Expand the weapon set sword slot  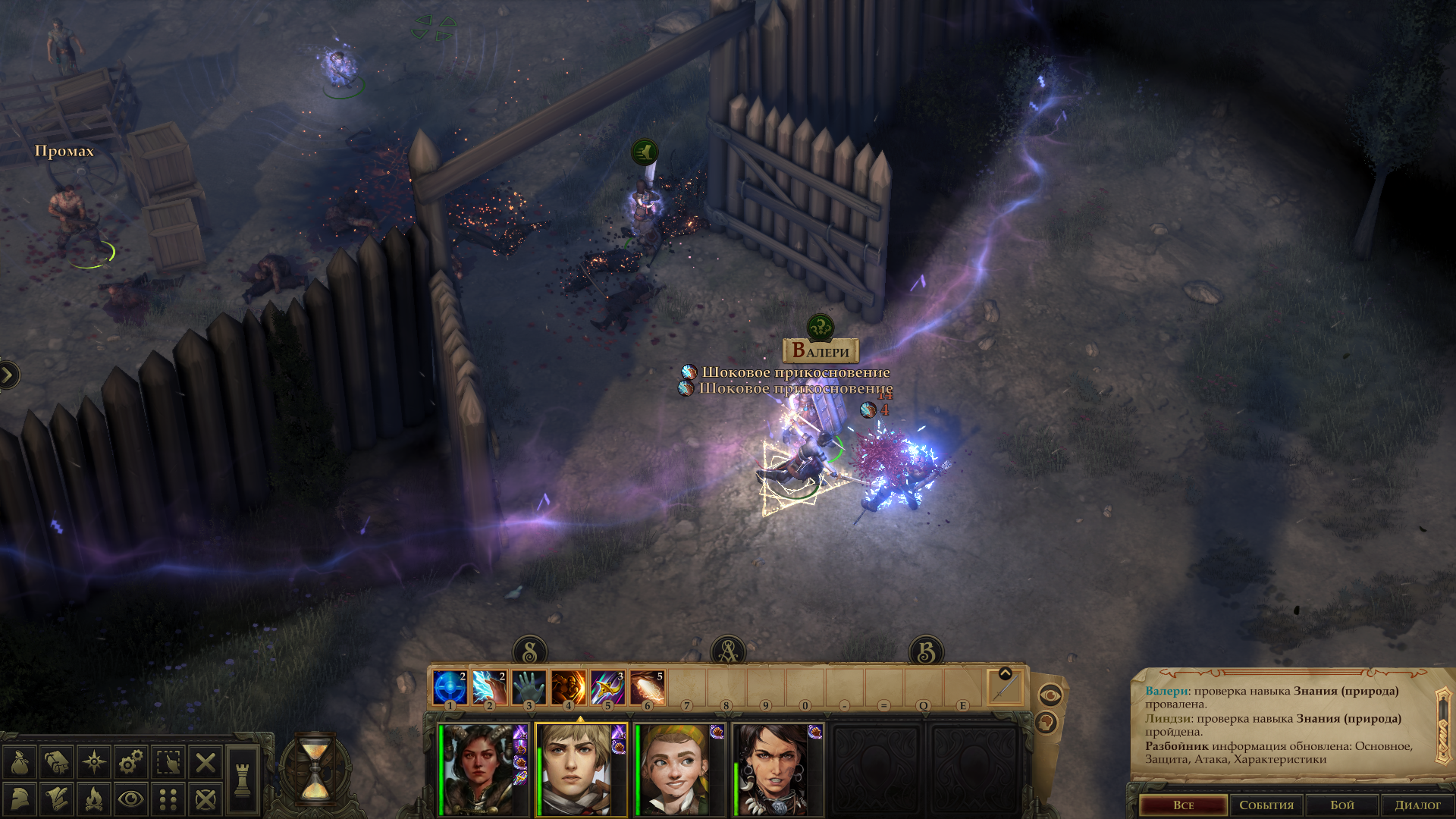[1005, 689]
